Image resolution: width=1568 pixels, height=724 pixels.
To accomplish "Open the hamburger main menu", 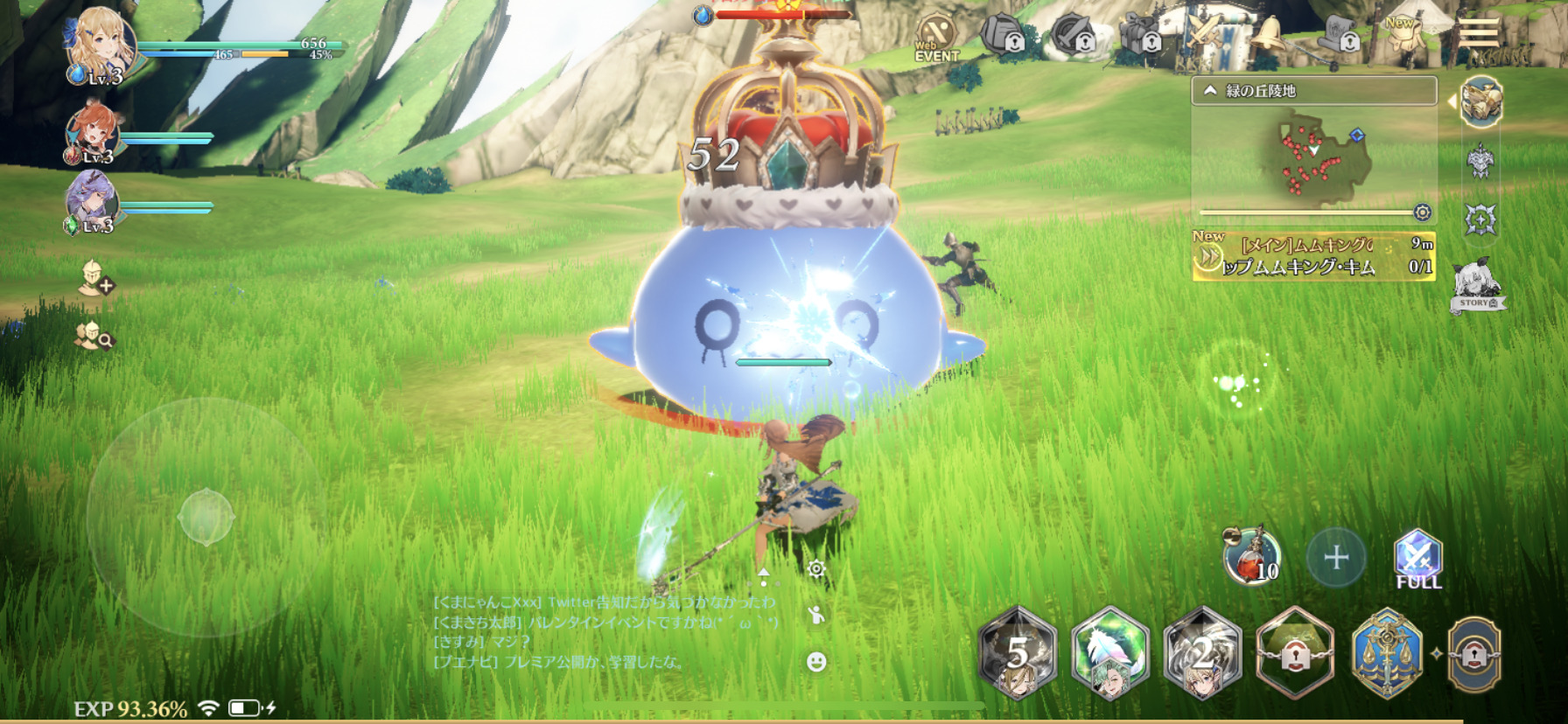I will pos(1478,33).
